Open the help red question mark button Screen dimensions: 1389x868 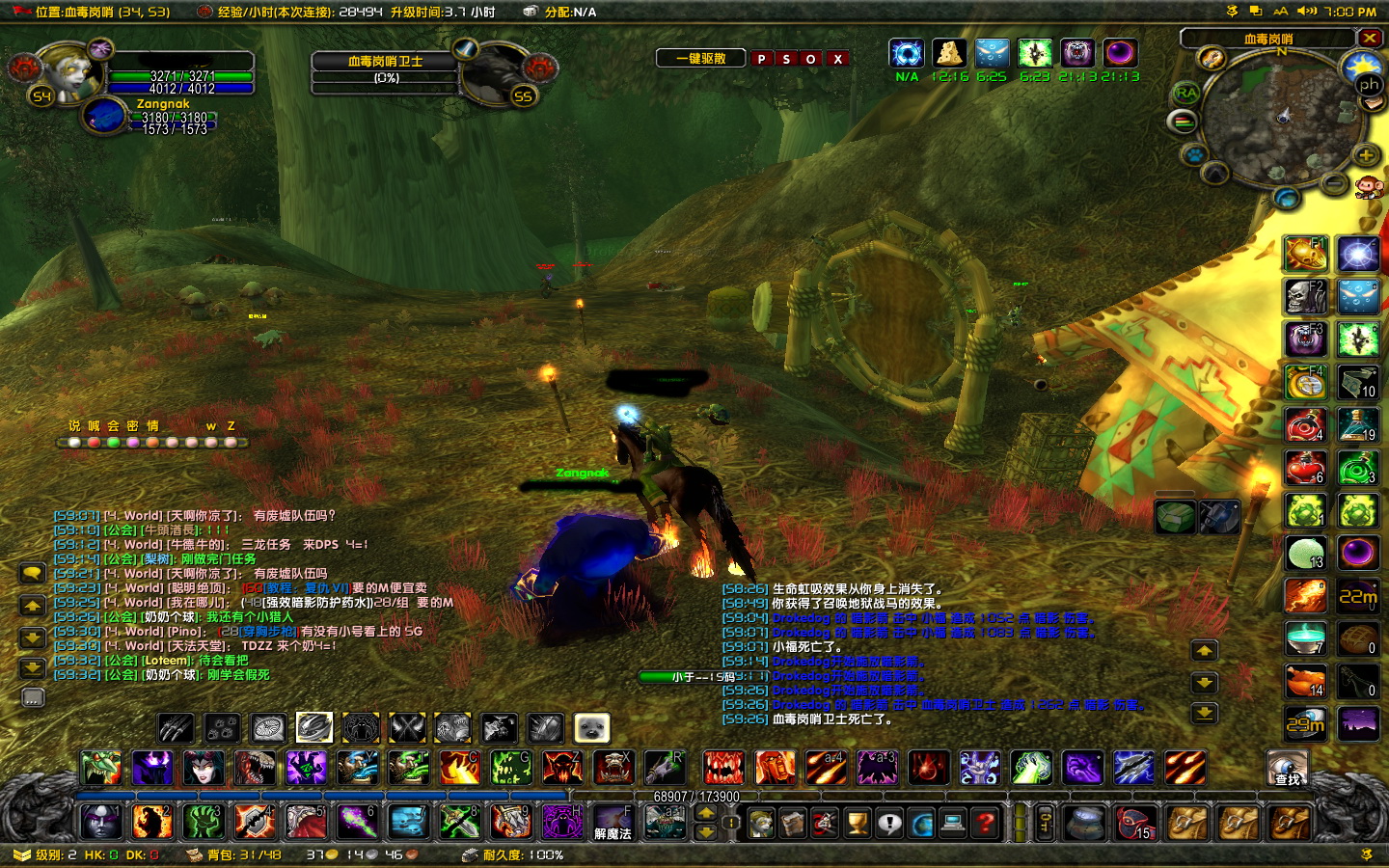point(985,824)
